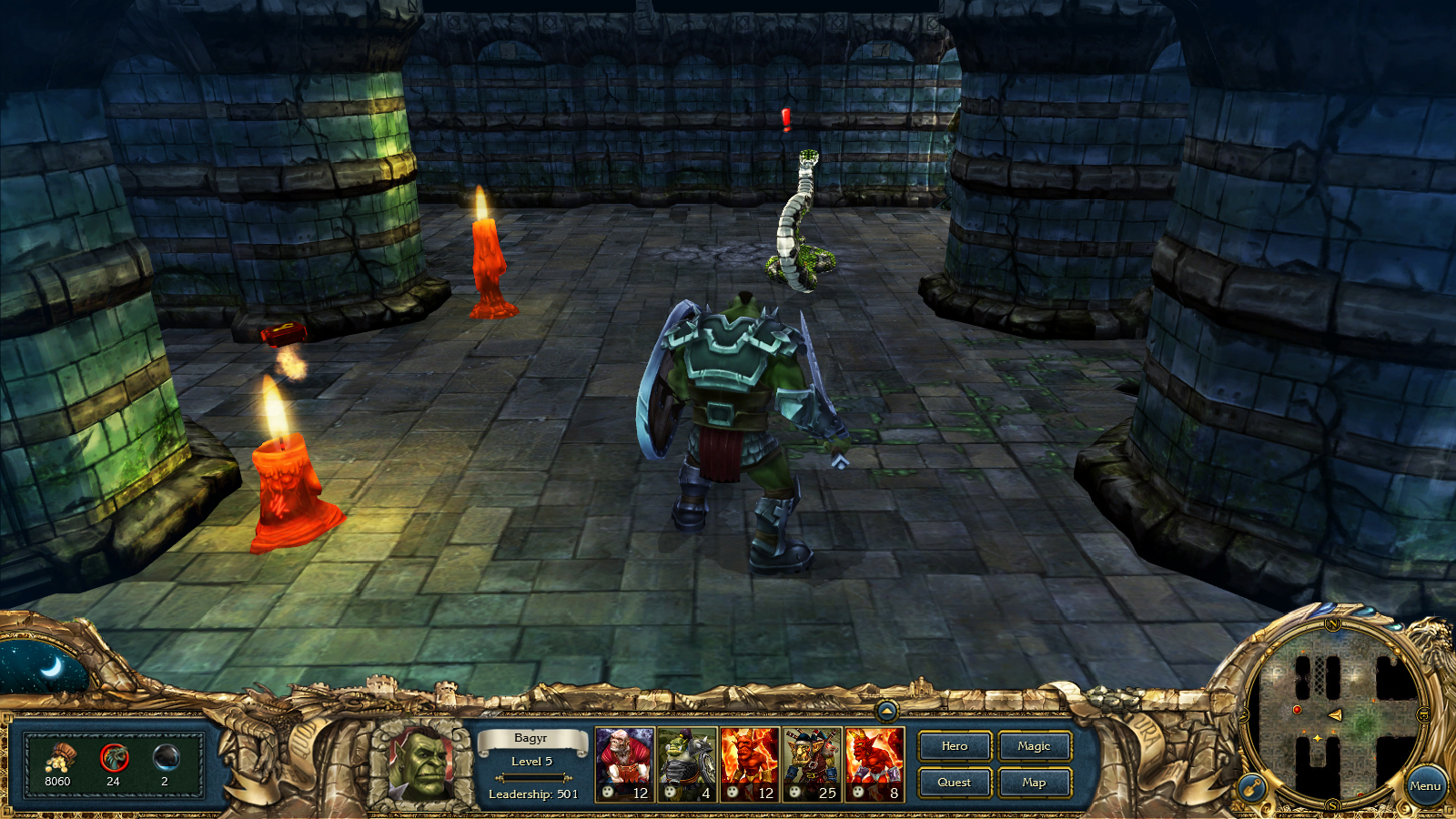Open the Quest log
1456x819 pixels.
point(954,782)
